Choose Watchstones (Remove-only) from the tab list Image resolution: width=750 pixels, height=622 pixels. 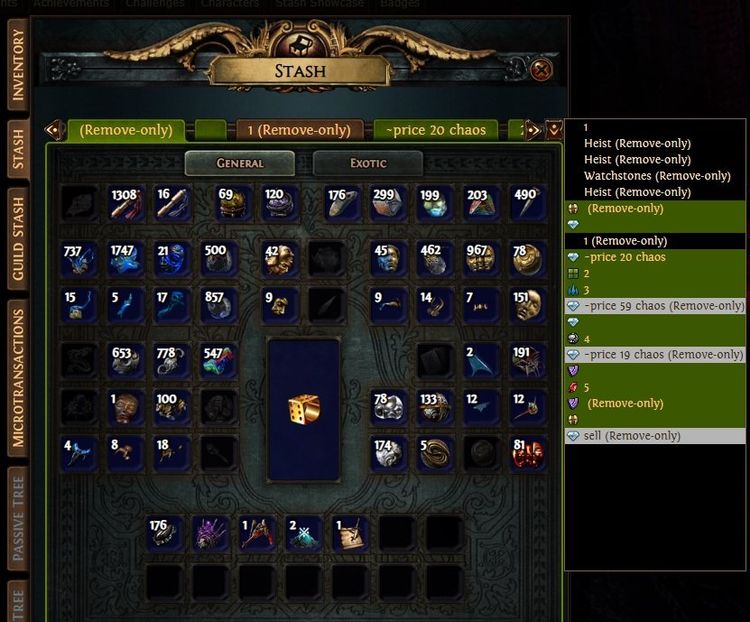(657, 176)
